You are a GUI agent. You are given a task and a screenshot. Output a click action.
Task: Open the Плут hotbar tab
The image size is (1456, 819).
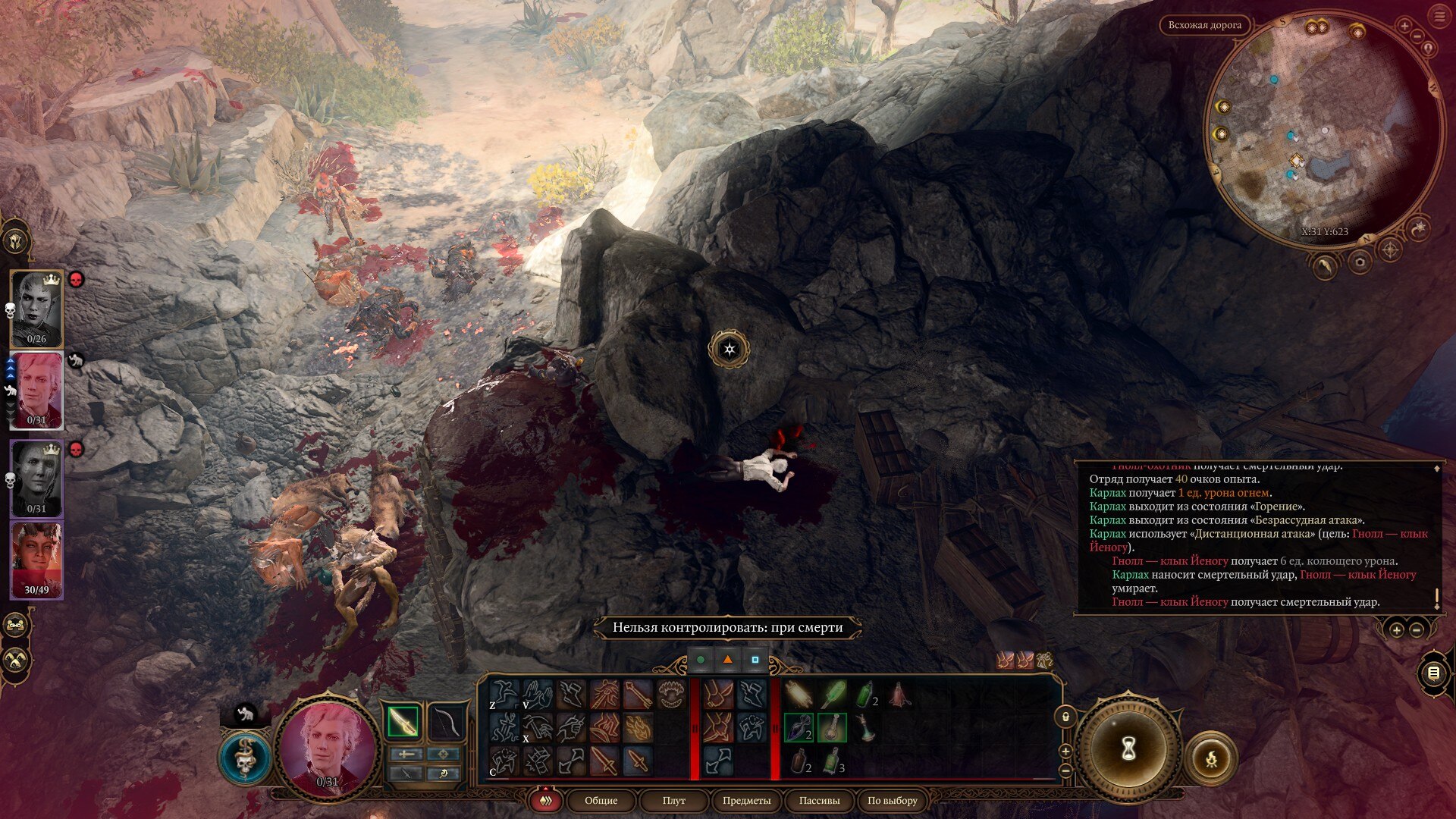673,800
